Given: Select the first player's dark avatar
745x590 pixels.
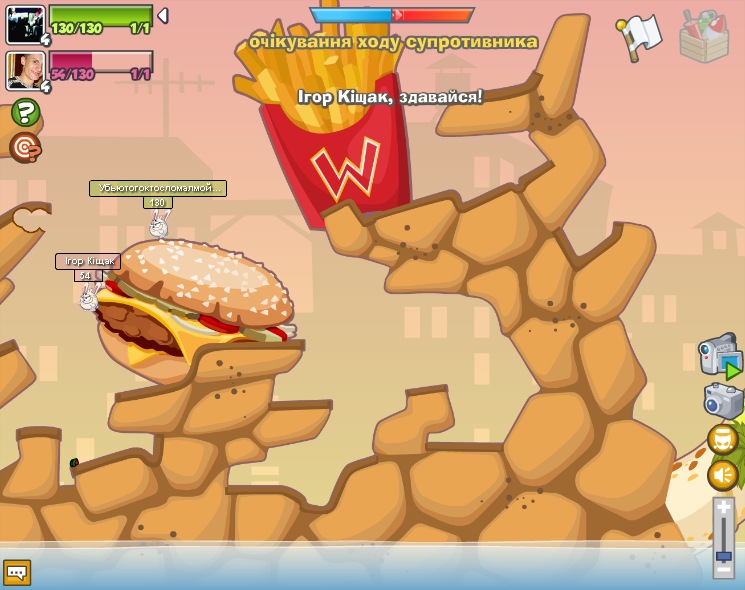Looking at the screenshot, I should click(25, 24).
